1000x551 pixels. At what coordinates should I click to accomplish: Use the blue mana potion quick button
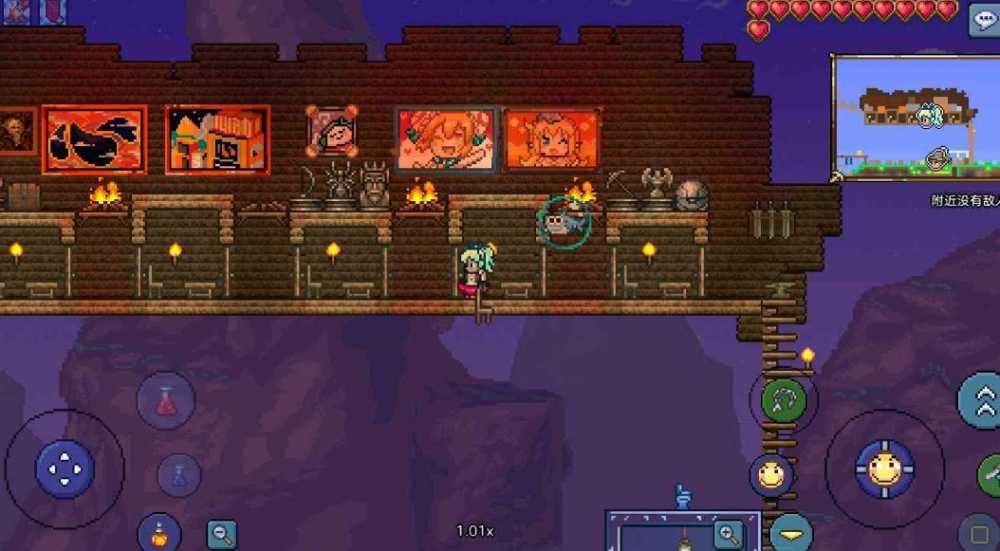[x=179, y=475]
